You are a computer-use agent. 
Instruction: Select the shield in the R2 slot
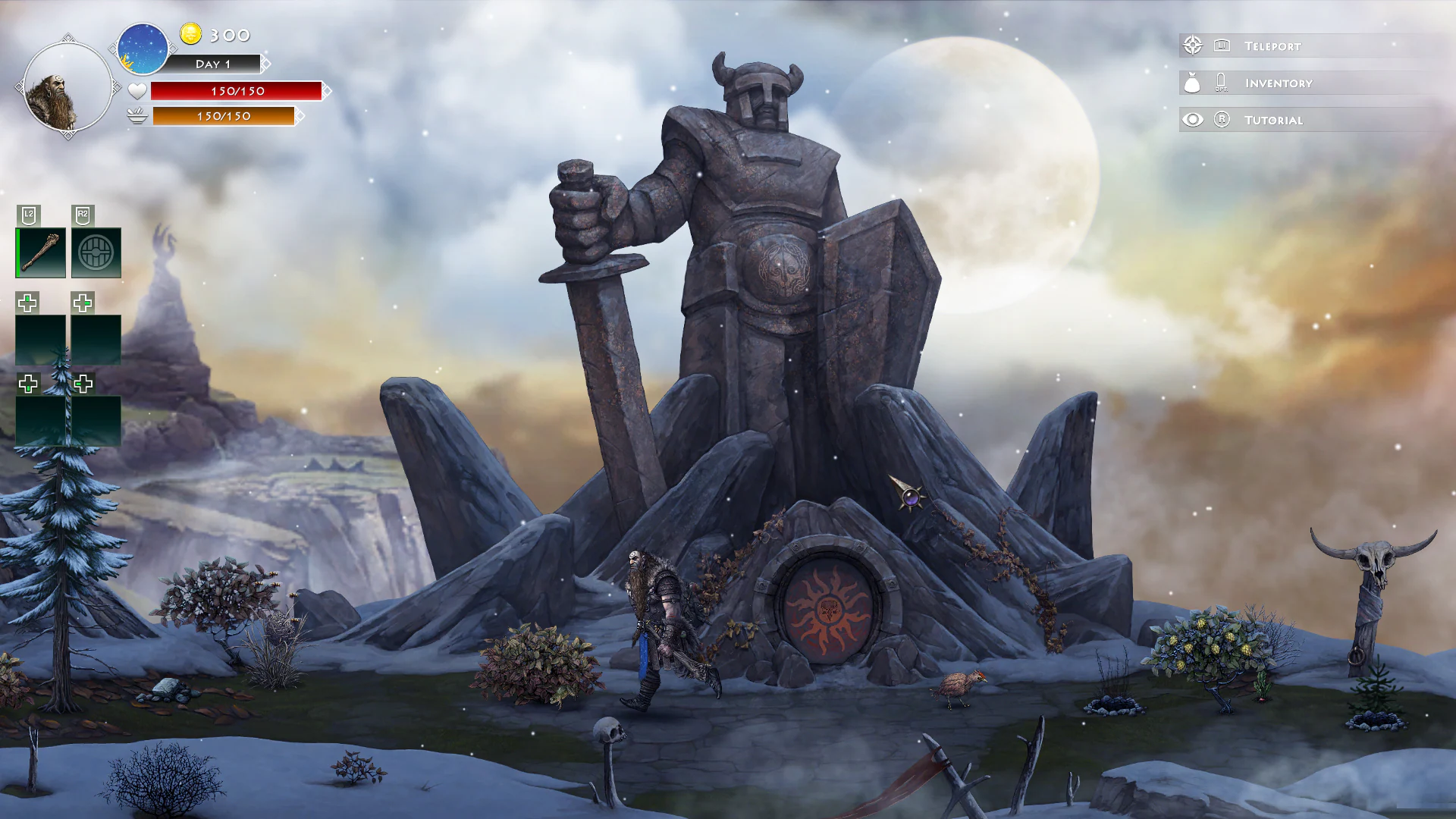[x=97, y=253]
